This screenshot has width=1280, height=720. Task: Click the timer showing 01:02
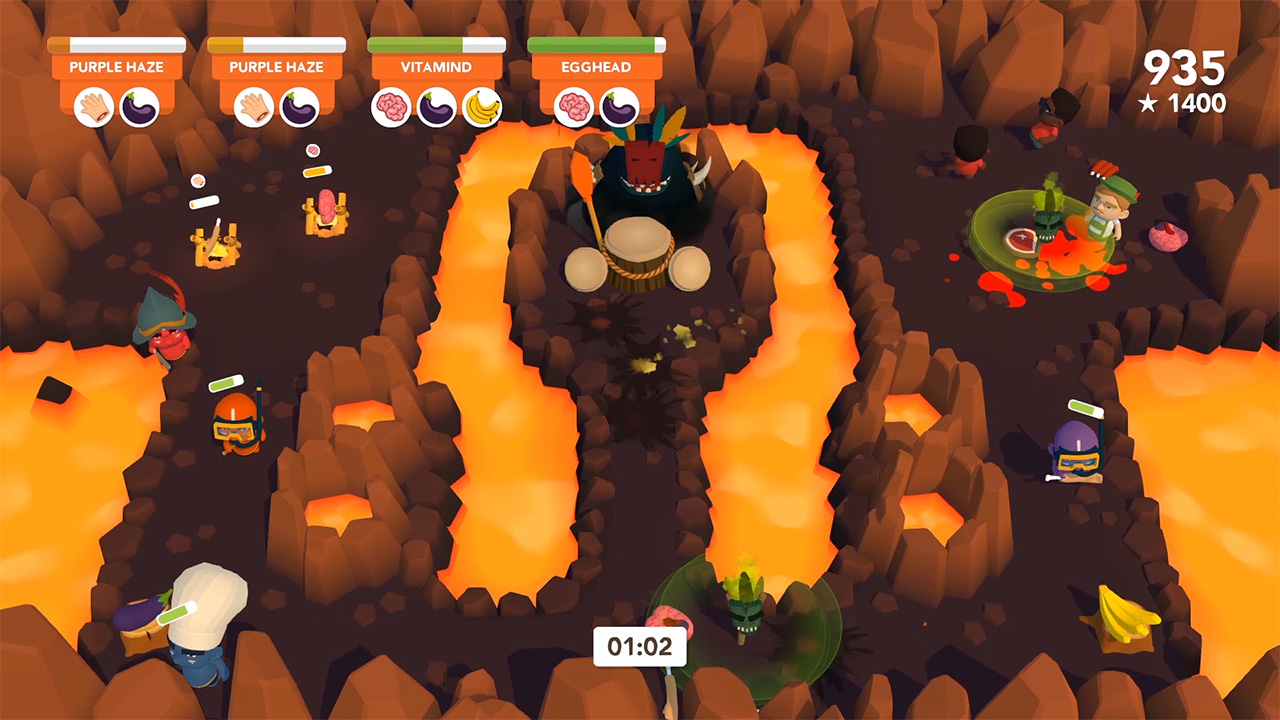coord(640,646)
